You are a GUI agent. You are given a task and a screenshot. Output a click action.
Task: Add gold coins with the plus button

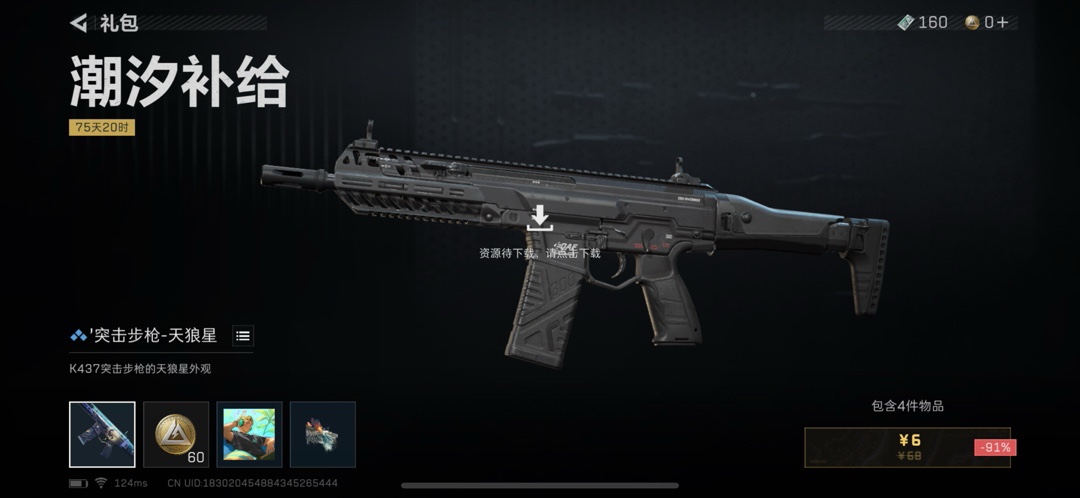click(x=1003, y=22)
